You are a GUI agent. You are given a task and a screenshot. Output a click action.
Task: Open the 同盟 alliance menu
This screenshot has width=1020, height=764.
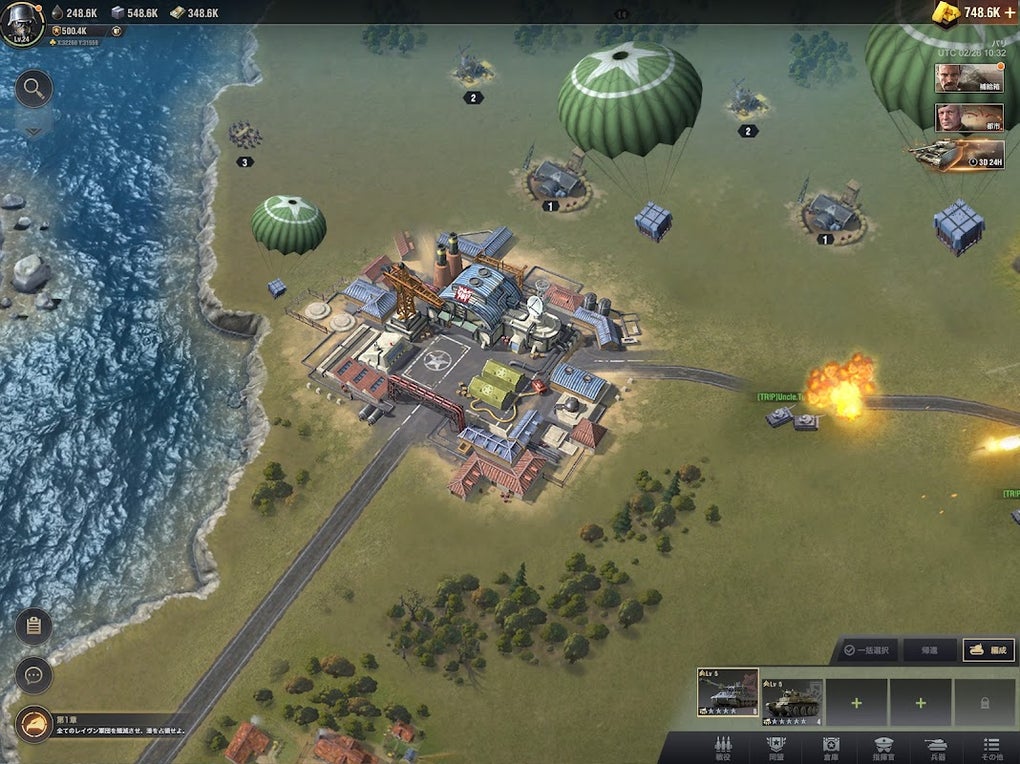point(776,748)
